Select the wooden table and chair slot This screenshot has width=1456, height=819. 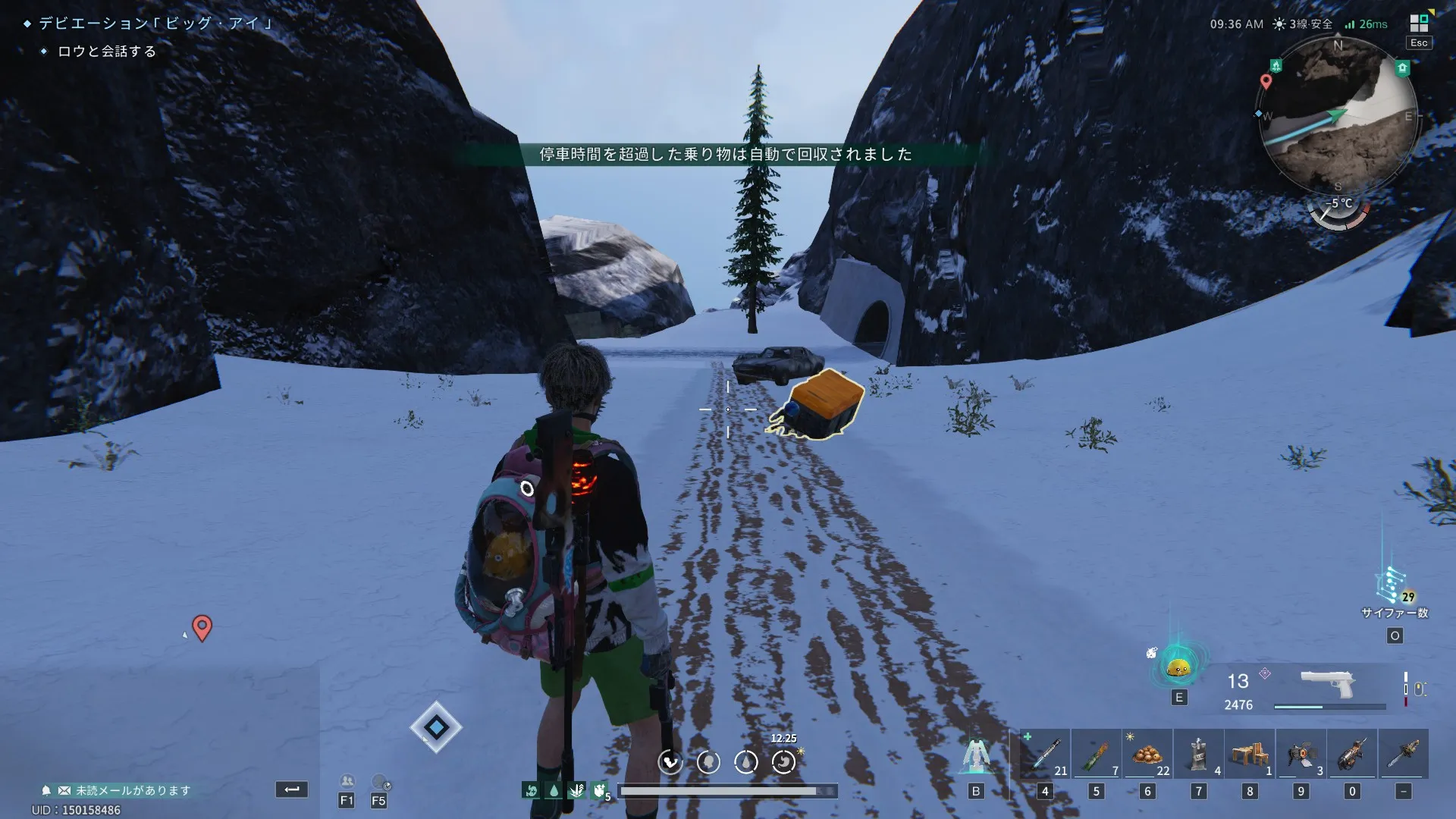tap(1250, 754)
